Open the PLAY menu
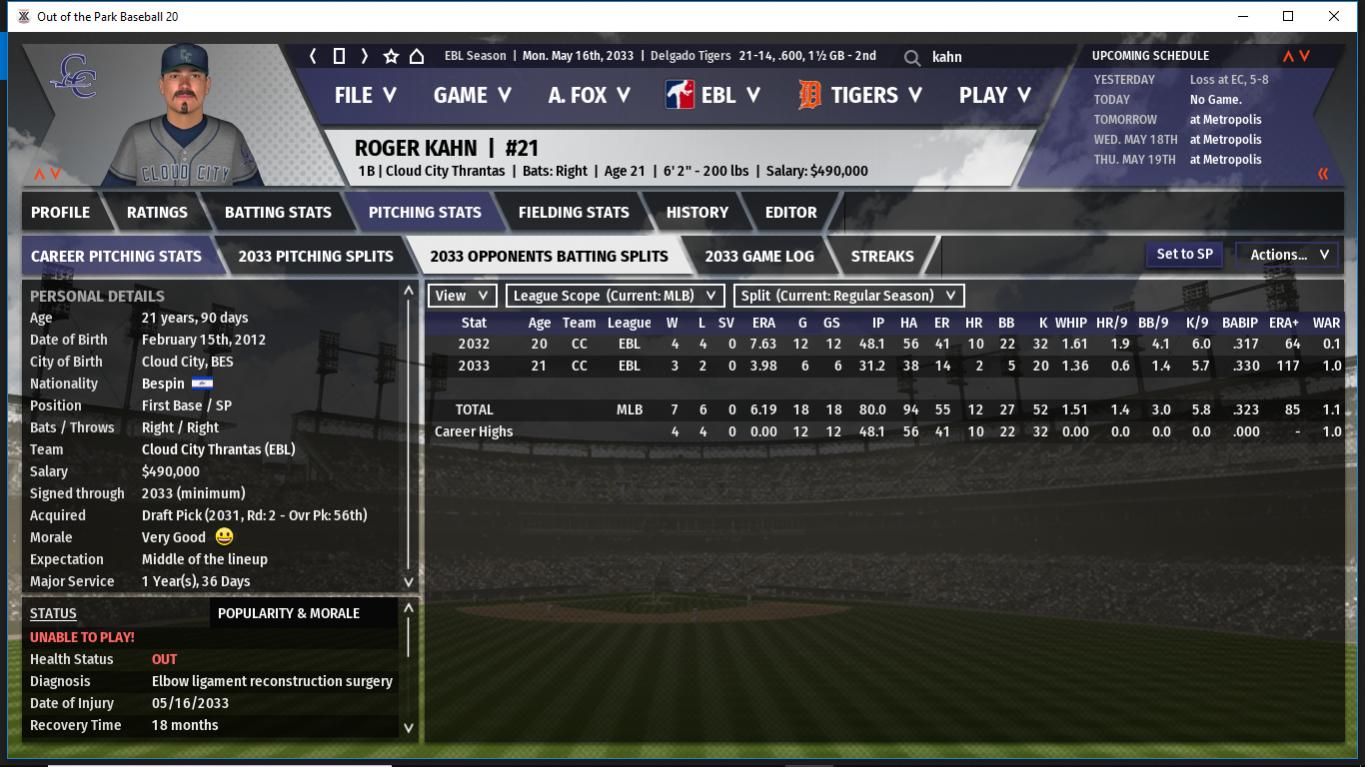 pos(994,95)
